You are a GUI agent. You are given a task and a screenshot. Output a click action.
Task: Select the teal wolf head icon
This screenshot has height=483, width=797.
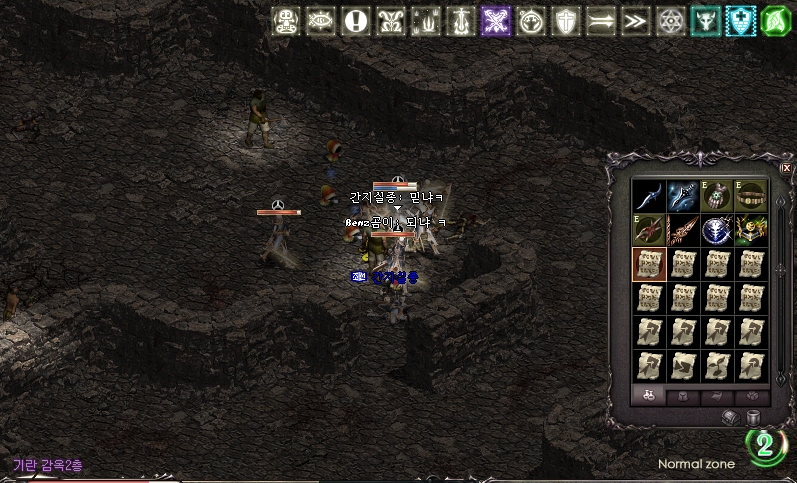(705, 20)
